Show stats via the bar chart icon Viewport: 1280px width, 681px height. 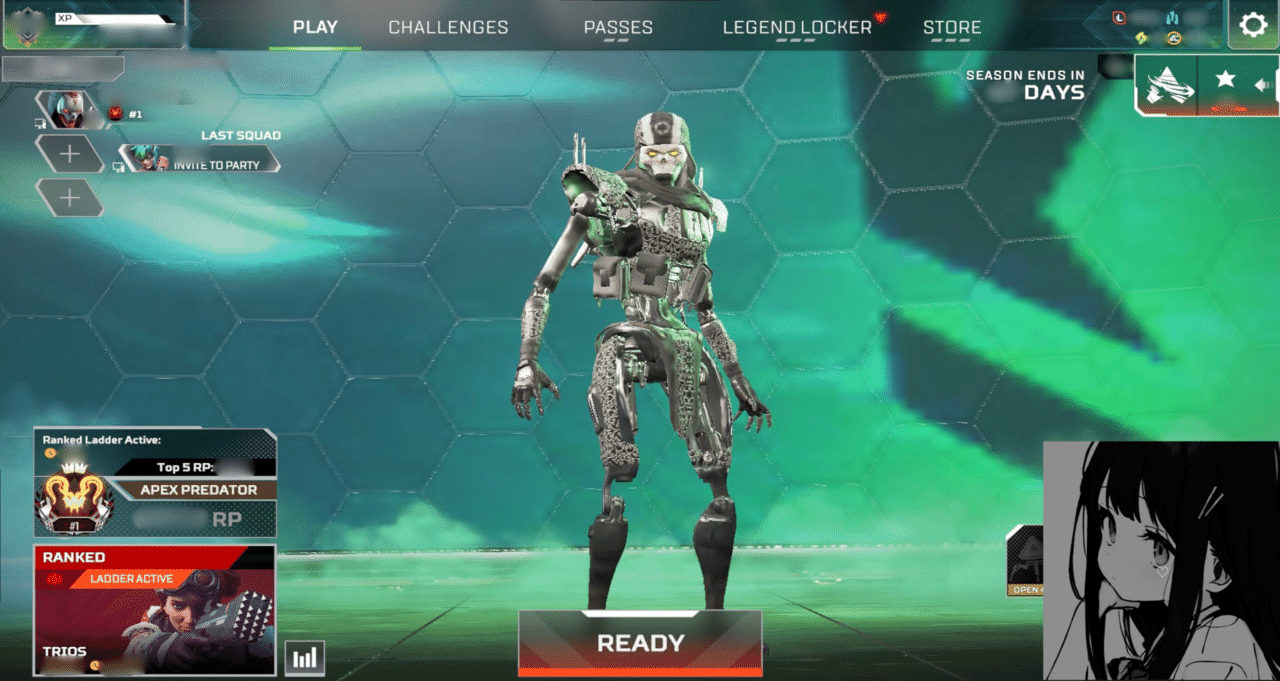[305, 657]
